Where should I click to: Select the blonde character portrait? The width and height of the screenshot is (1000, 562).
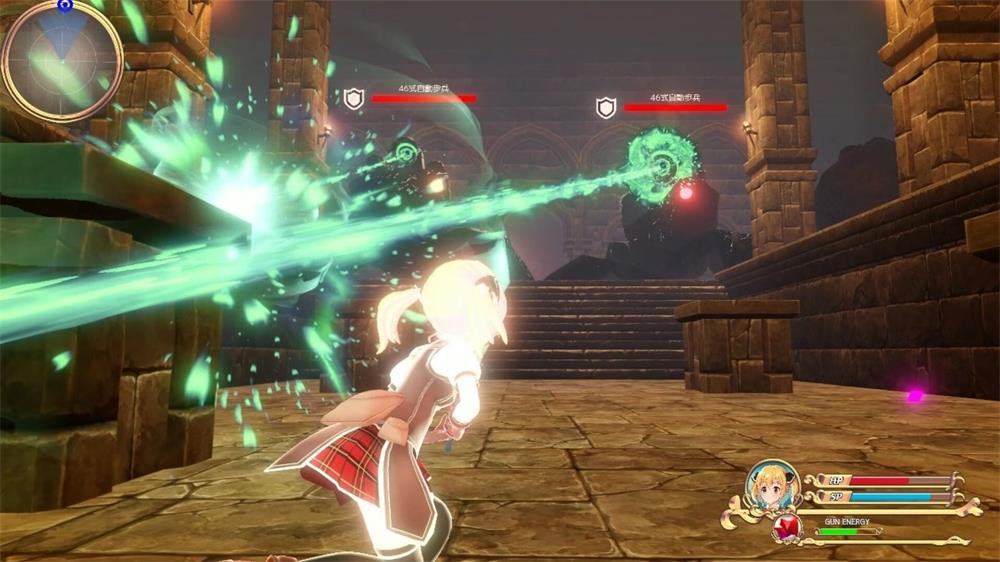point(771,486)
